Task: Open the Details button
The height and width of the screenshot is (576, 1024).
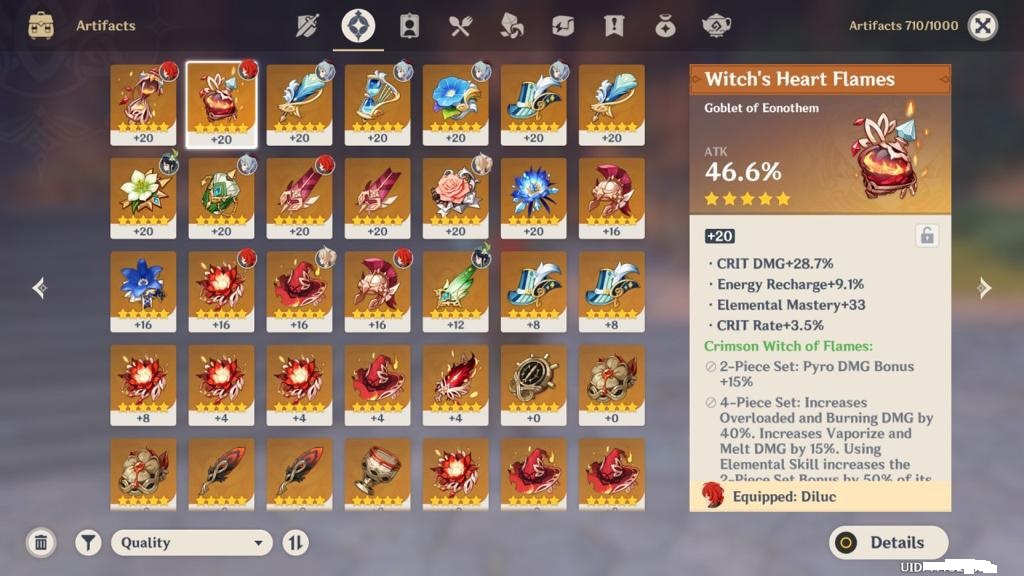Action: [x=887, y=543]
